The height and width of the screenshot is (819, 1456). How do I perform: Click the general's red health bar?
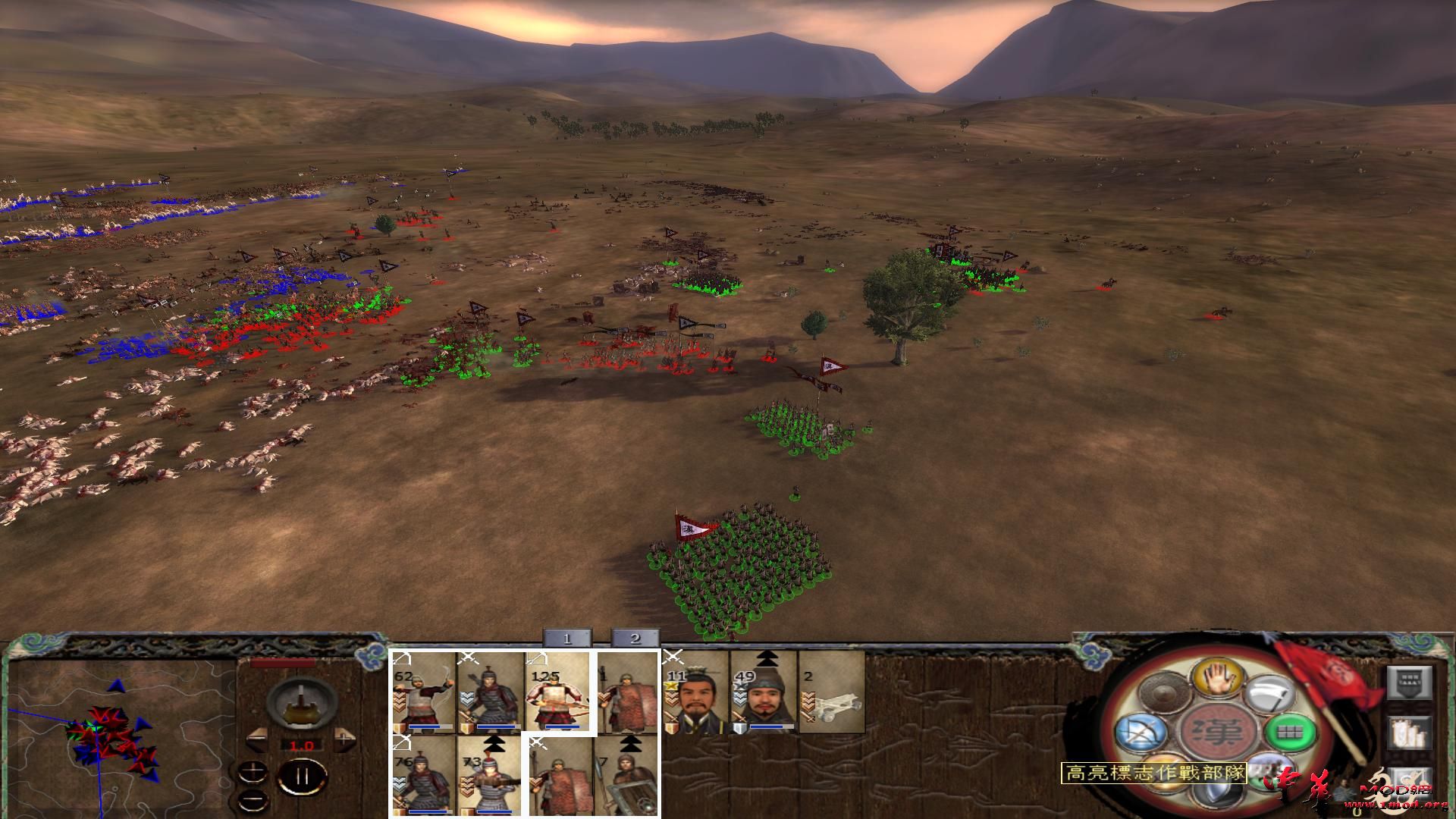point(282,664)
